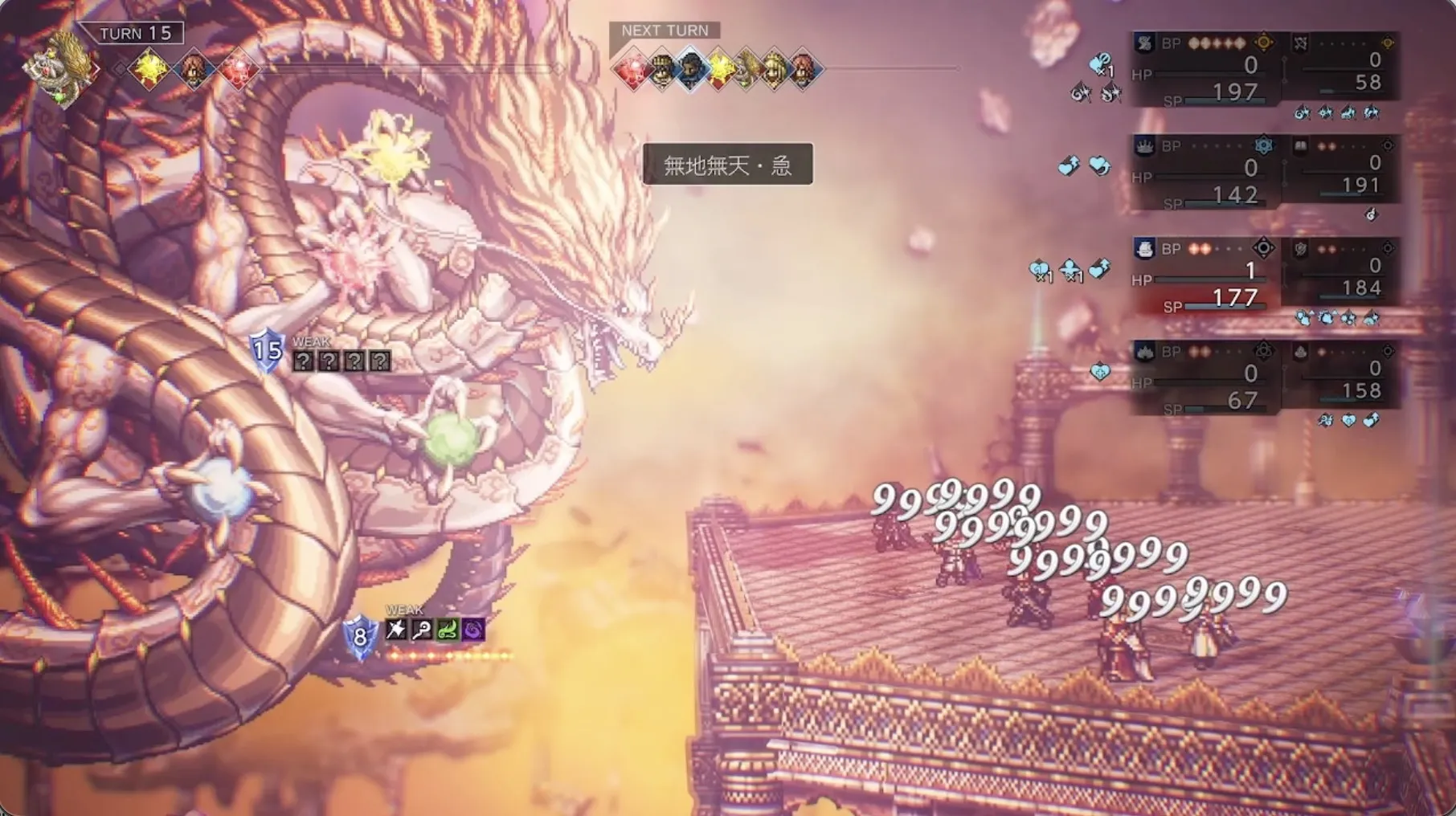Click the skill name banner 無地無天・急
The width and height of the screenshot is (1456, 816).
(x=728, y=165)
